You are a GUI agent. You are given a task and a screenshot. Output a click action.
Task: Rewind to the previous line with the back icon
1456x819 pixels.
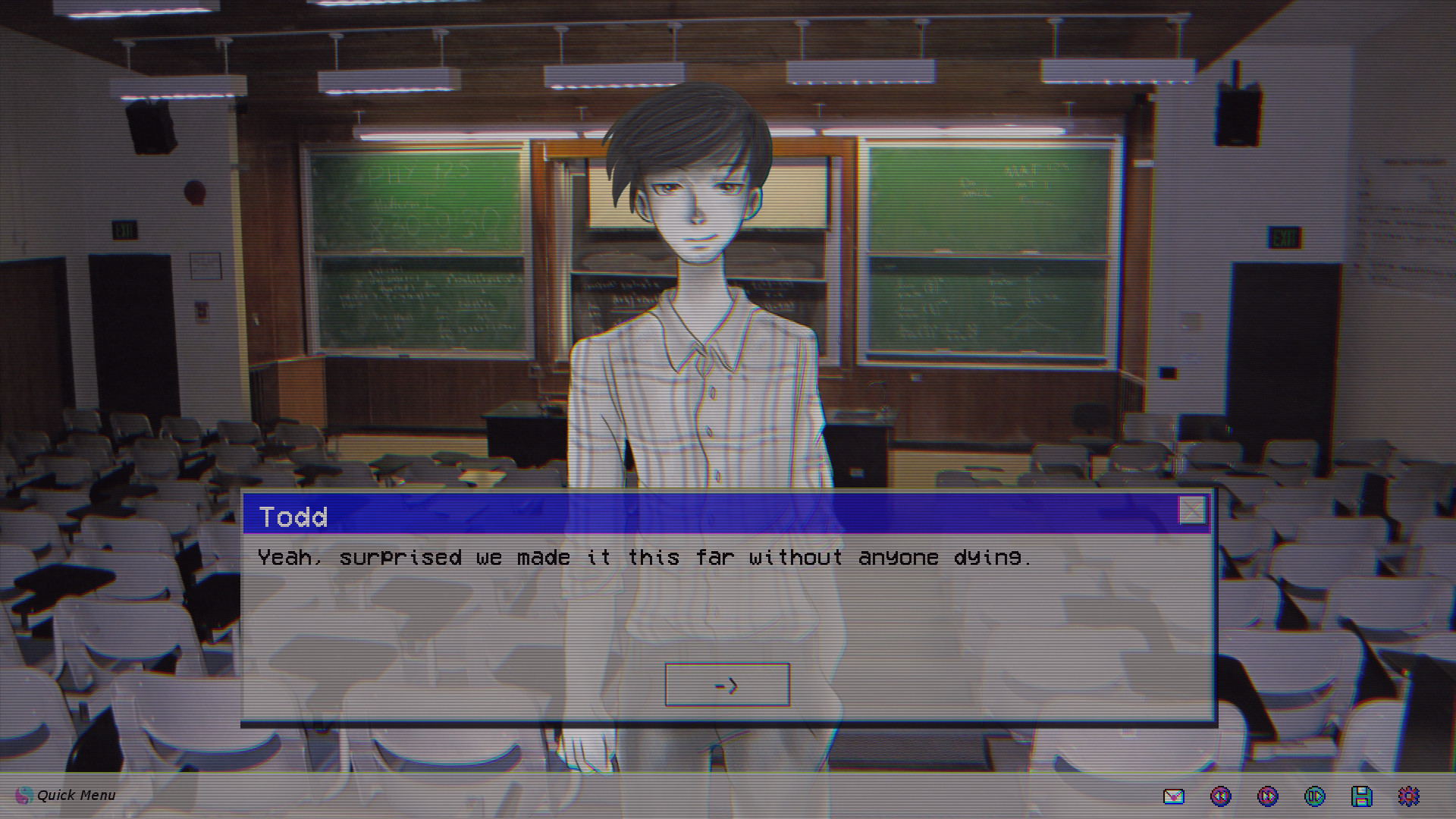[1221, 796]
